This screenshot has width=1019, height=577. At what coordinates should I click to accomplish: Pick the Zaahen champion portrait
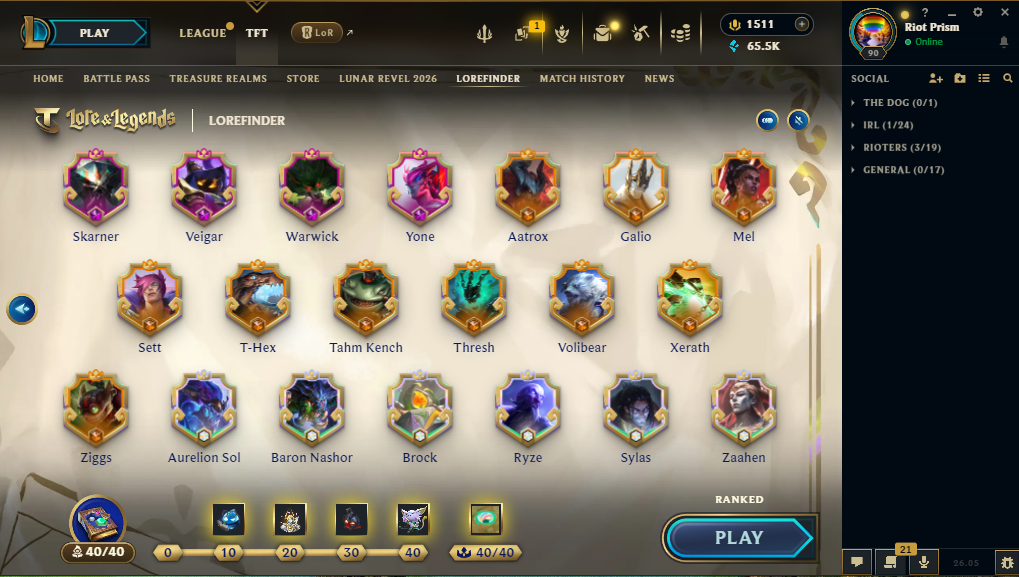(744, 408)
